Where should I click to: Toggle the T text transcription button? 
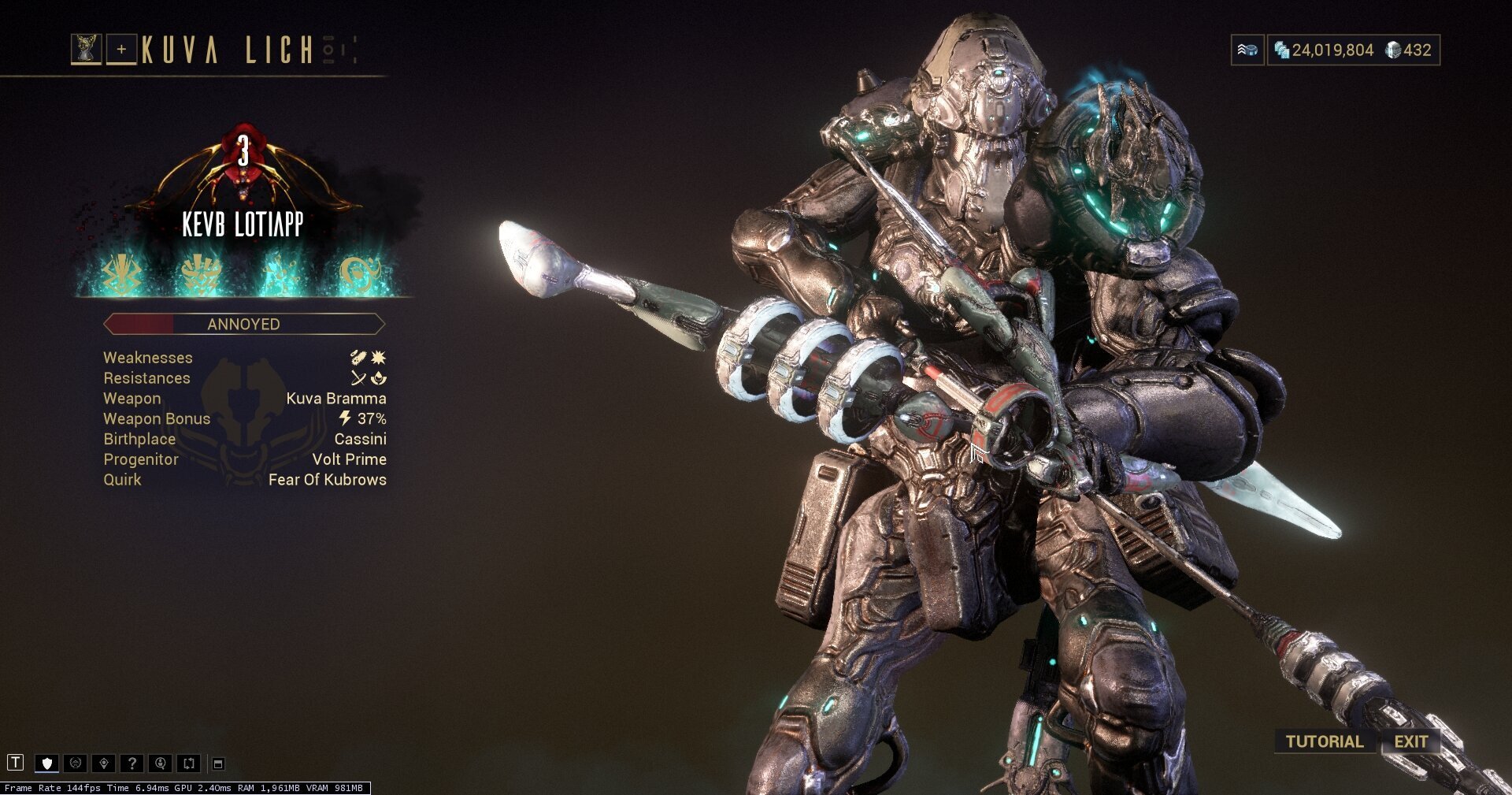point(16,762)
